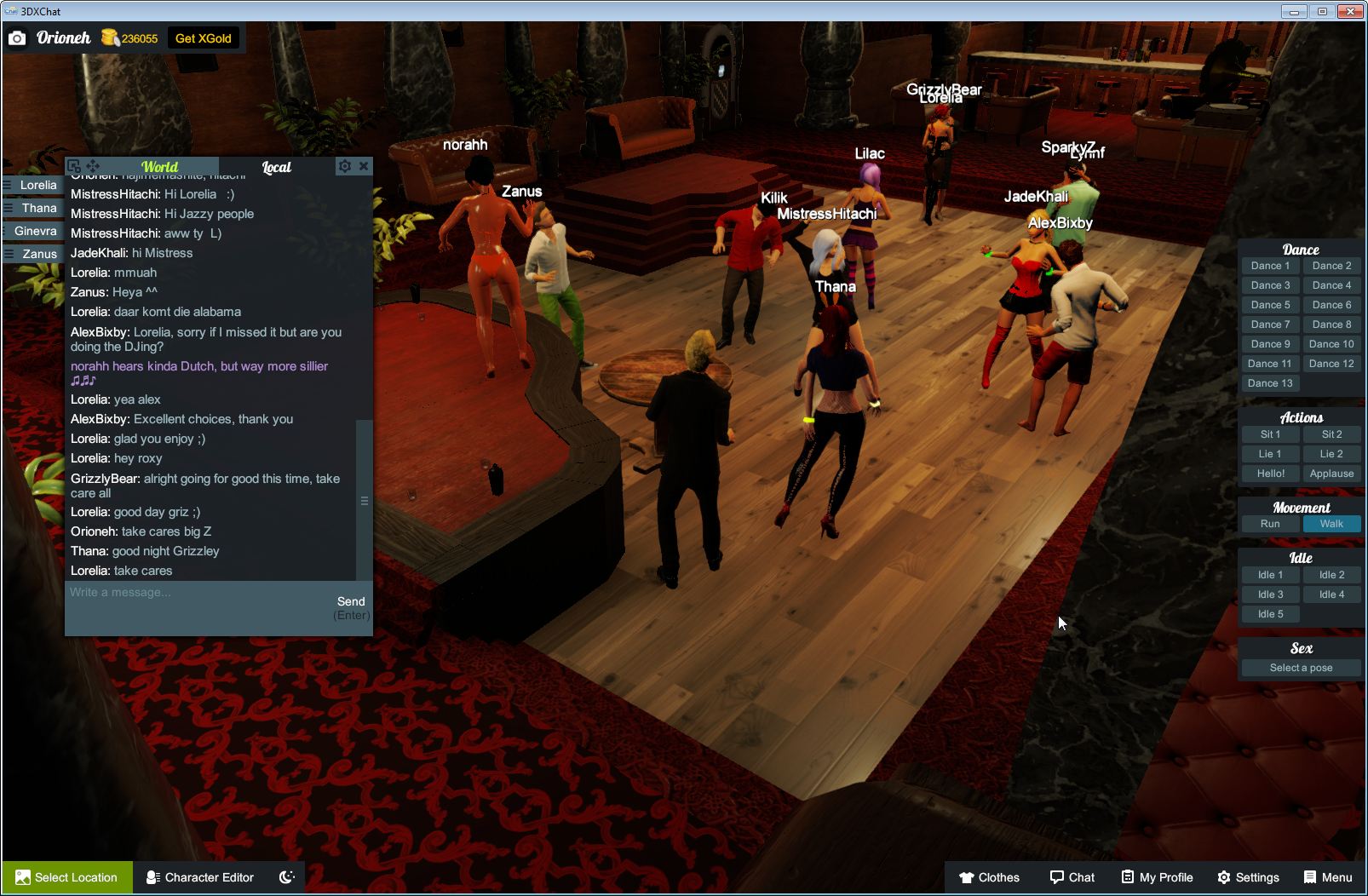Toggle the Idle 3 animation
The image size is (1368, 896).
pyautogui.click(x=1270, y=594)
